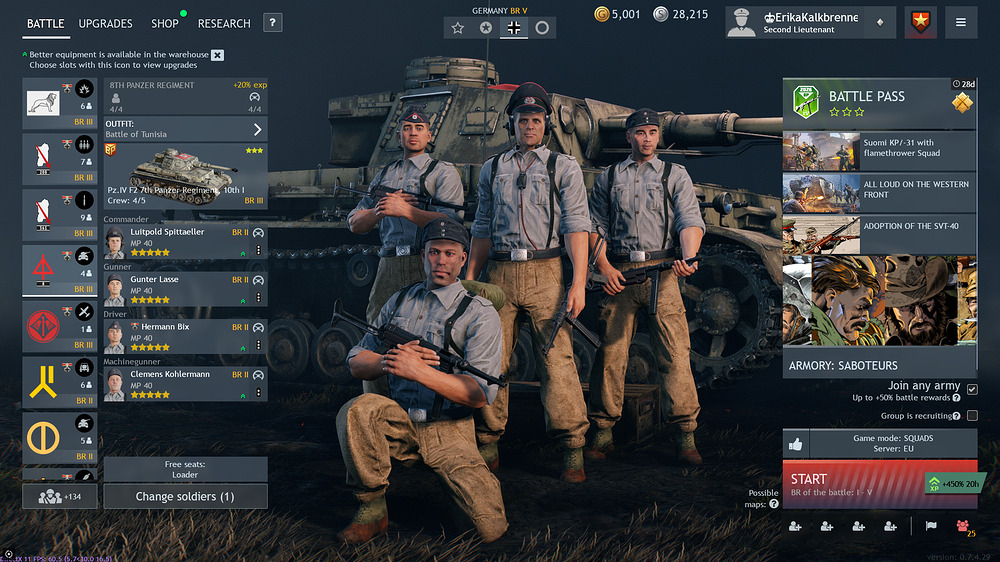Image resolution: width=1000 pixels, height=562 pixels.
Task: Enable the Group is recruiting checkbox
Action: click(972, 415)
